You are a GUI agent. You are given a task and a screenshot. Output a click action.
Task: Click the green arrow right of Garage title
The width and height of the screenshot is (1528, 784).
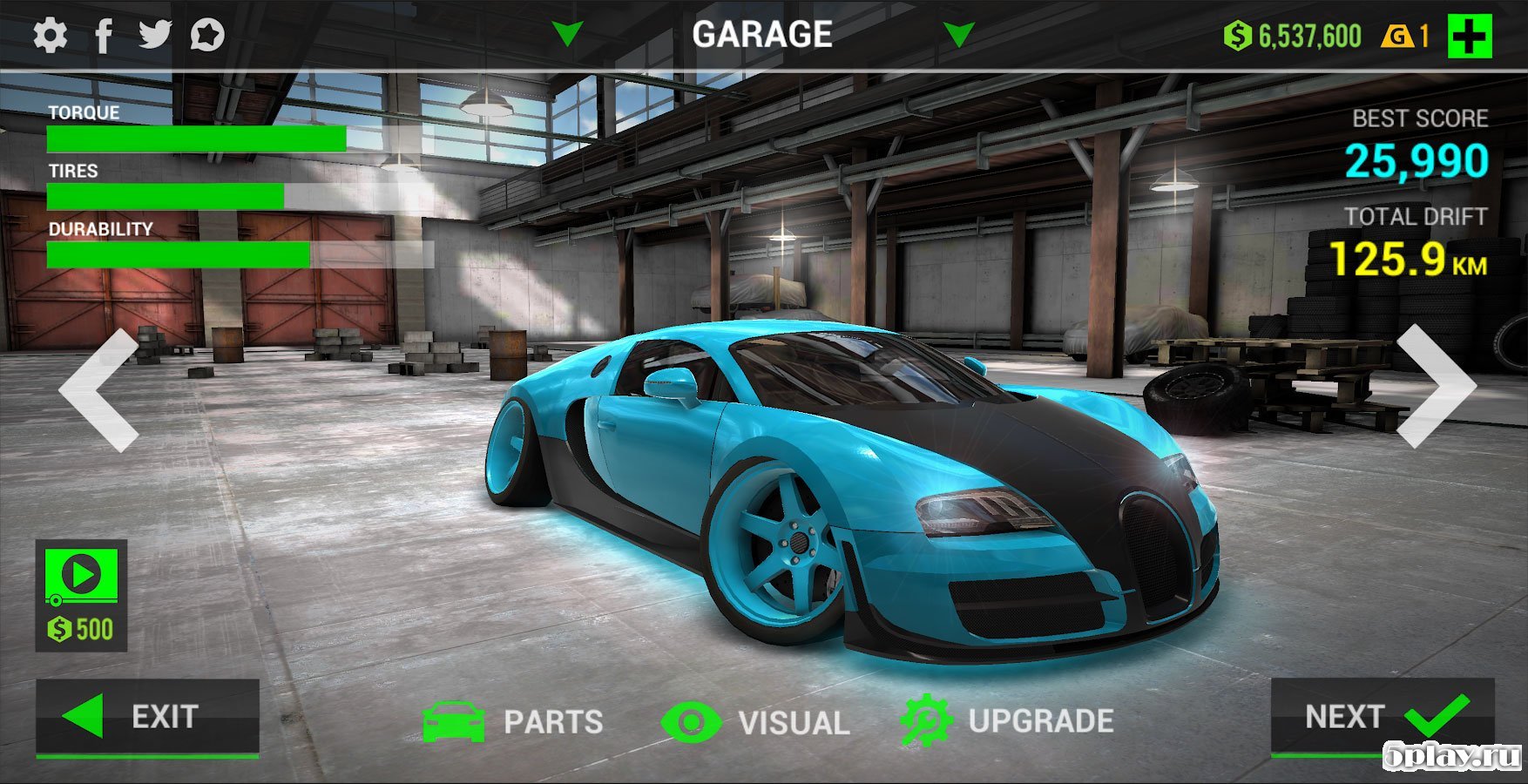click(959, 35)
